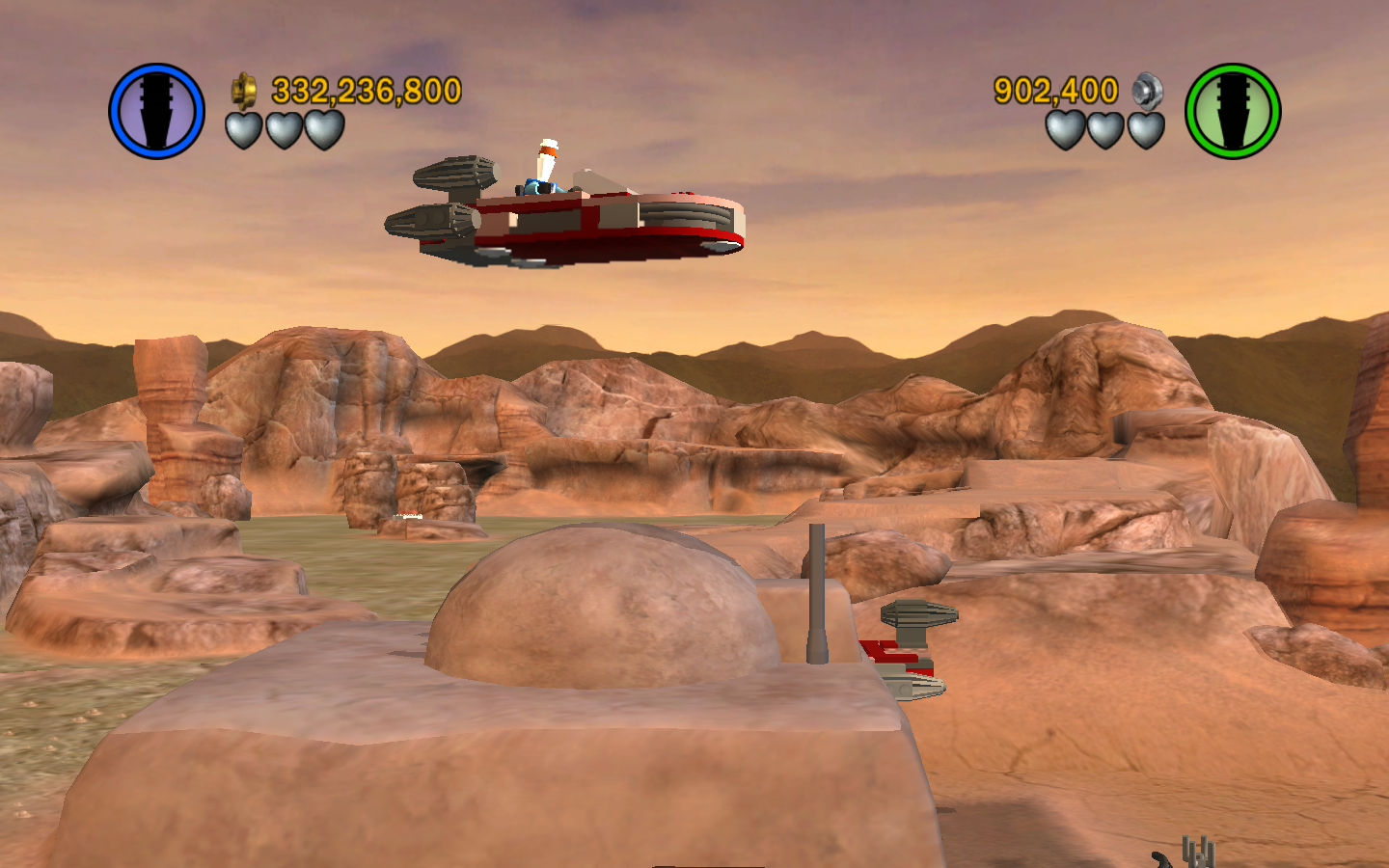Select the green-ringed player two character portrait
This screenshot has width=1389, height=868.
pyautogui.click(x=1232, y=111)
